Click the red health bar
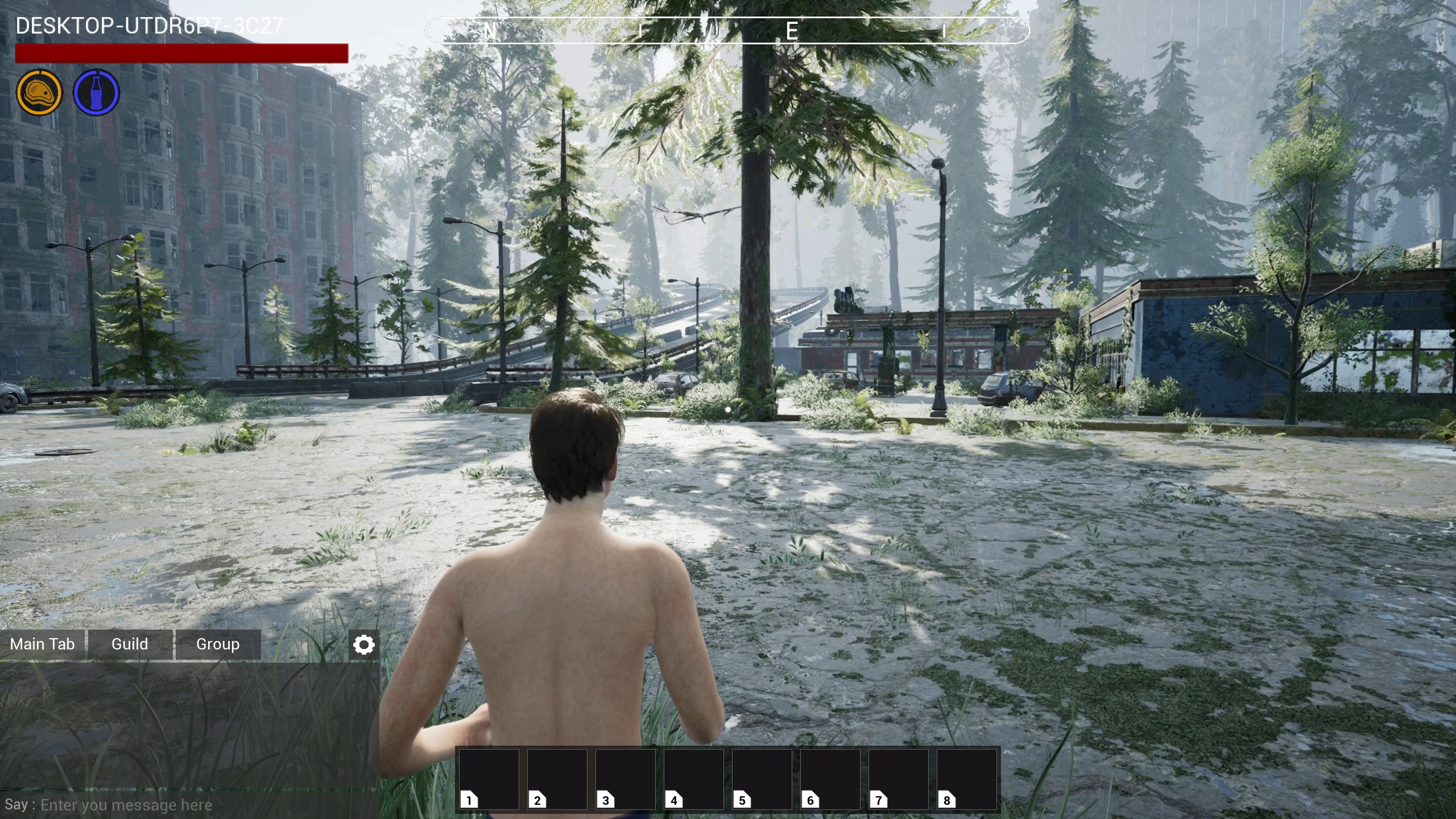Screen dimensions: 1456x819 pyautogui.click(x=181, y=54)
